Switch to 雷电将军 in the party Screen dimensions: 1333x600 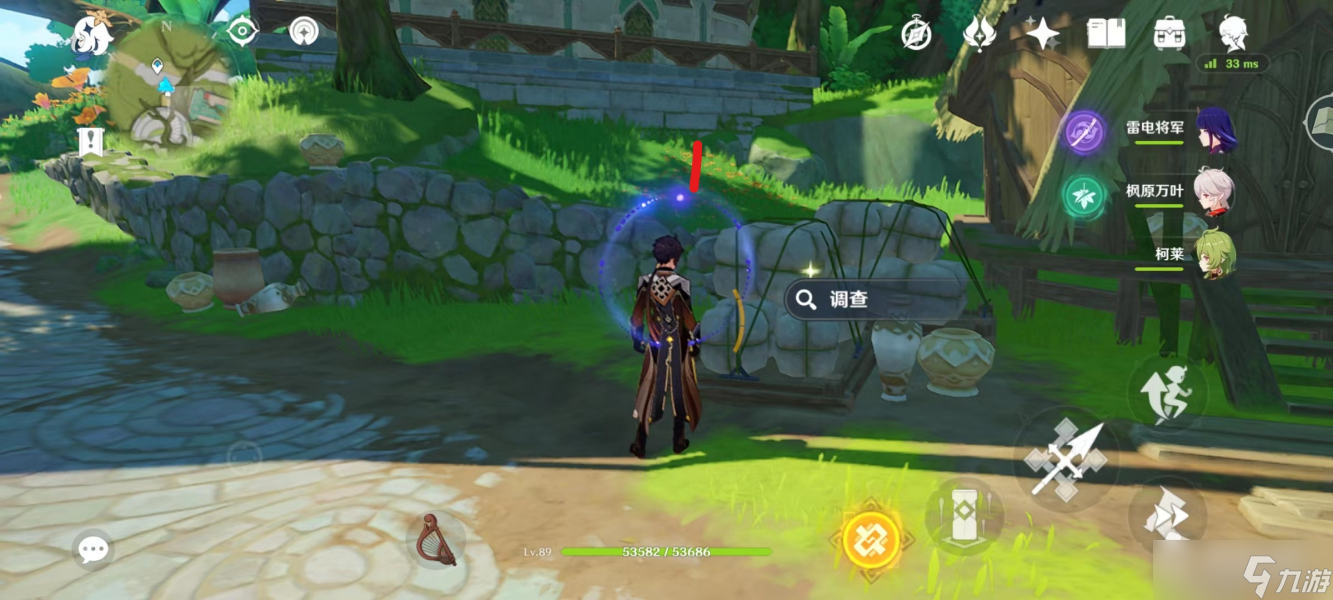1213,131
